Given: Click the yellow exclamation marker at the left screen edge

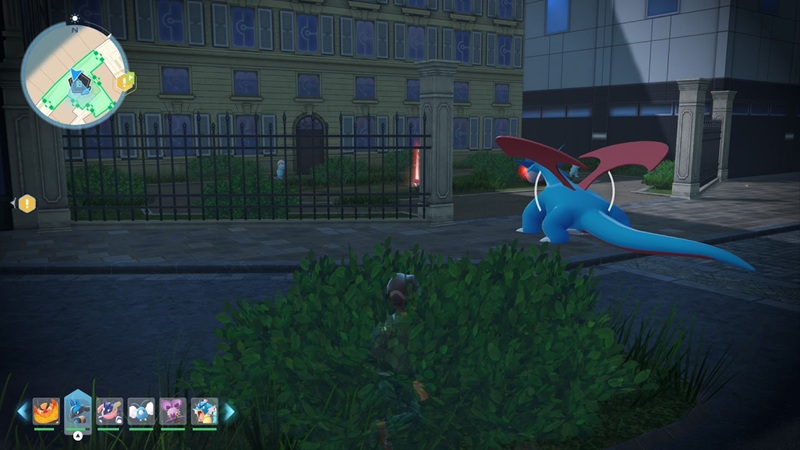Looking at the screenshot, I should click(26, 203).
